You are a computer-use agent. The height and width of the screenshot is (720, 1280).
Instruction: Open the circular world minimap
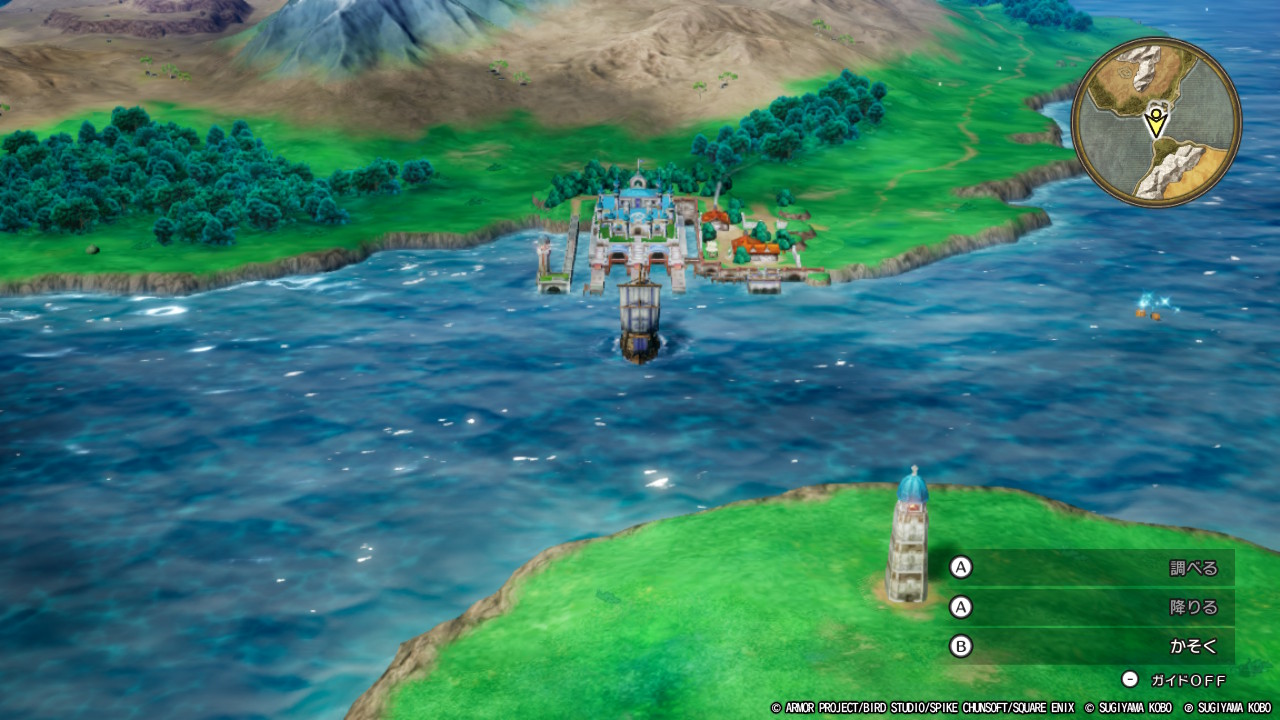[x=1156, y=123]
